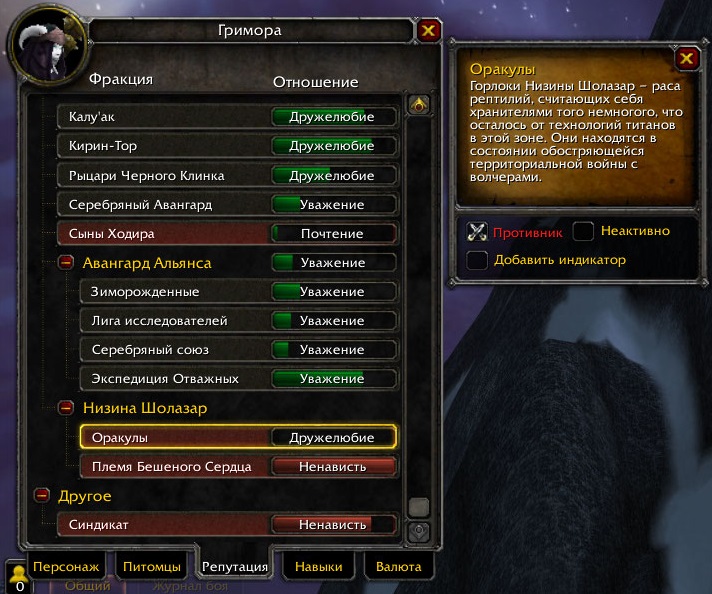Toggle the Противник at-war checkbox

(478, 232)
